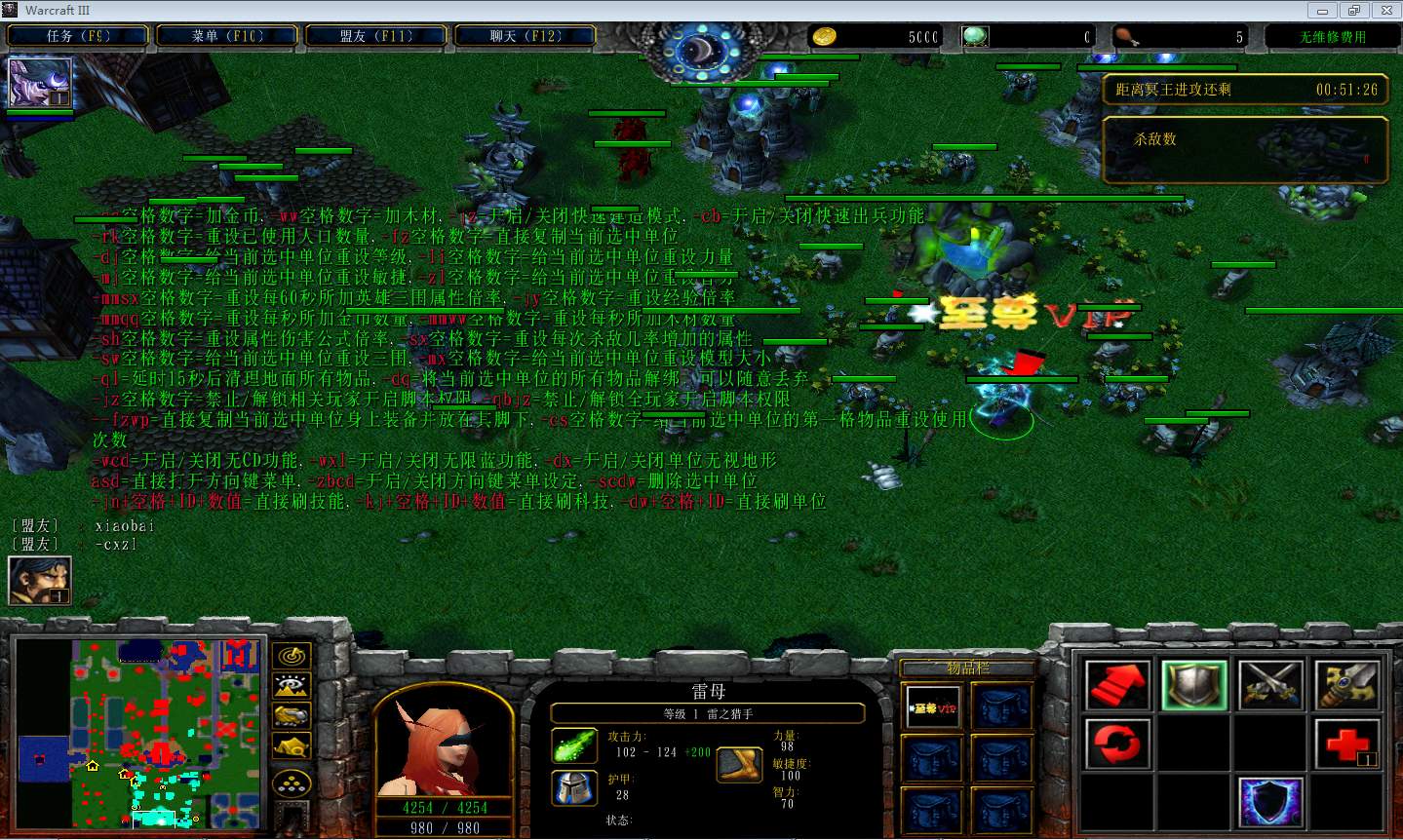The image size is (1403, 840).
Task: Select the idle worker portrait above the minimap
Action: click(39, 580)
